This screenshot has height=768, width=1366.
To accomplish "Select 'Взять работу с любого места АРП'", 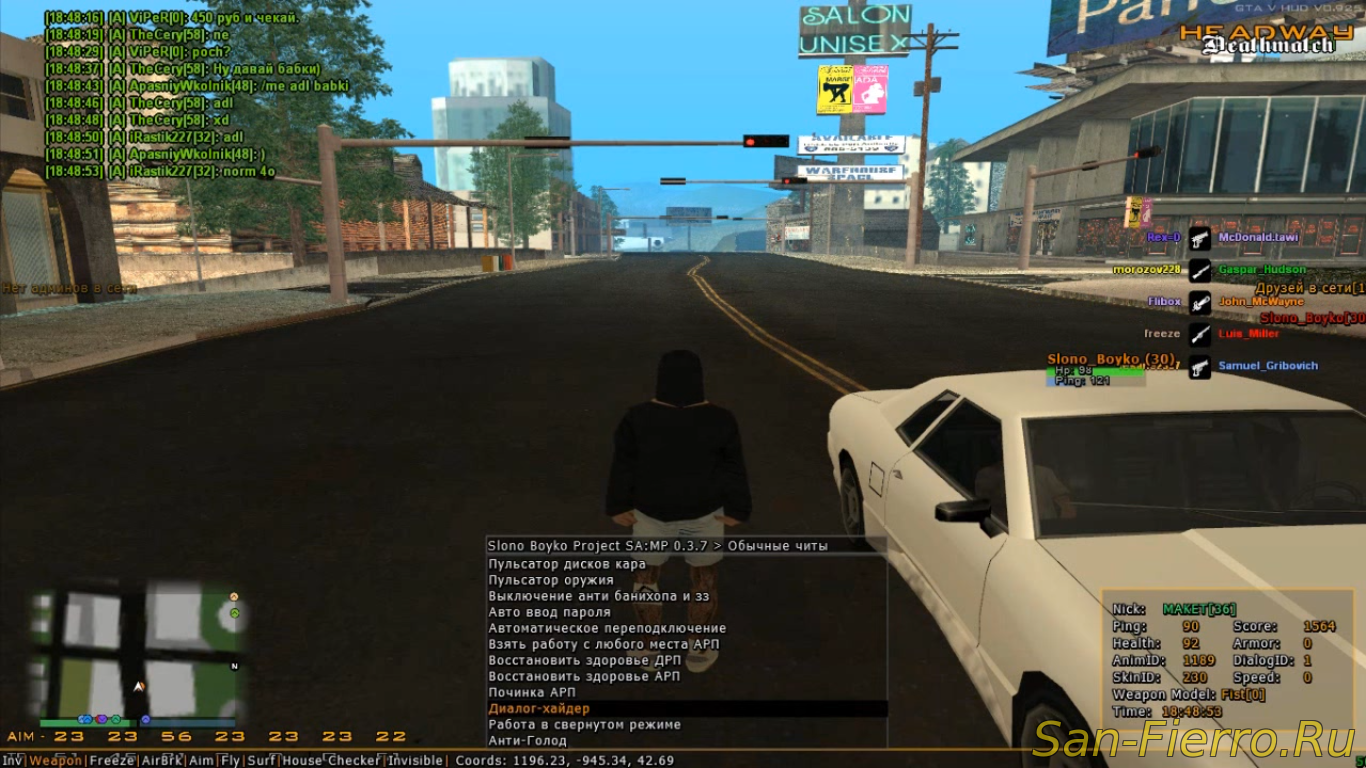I will coord(603,644).
